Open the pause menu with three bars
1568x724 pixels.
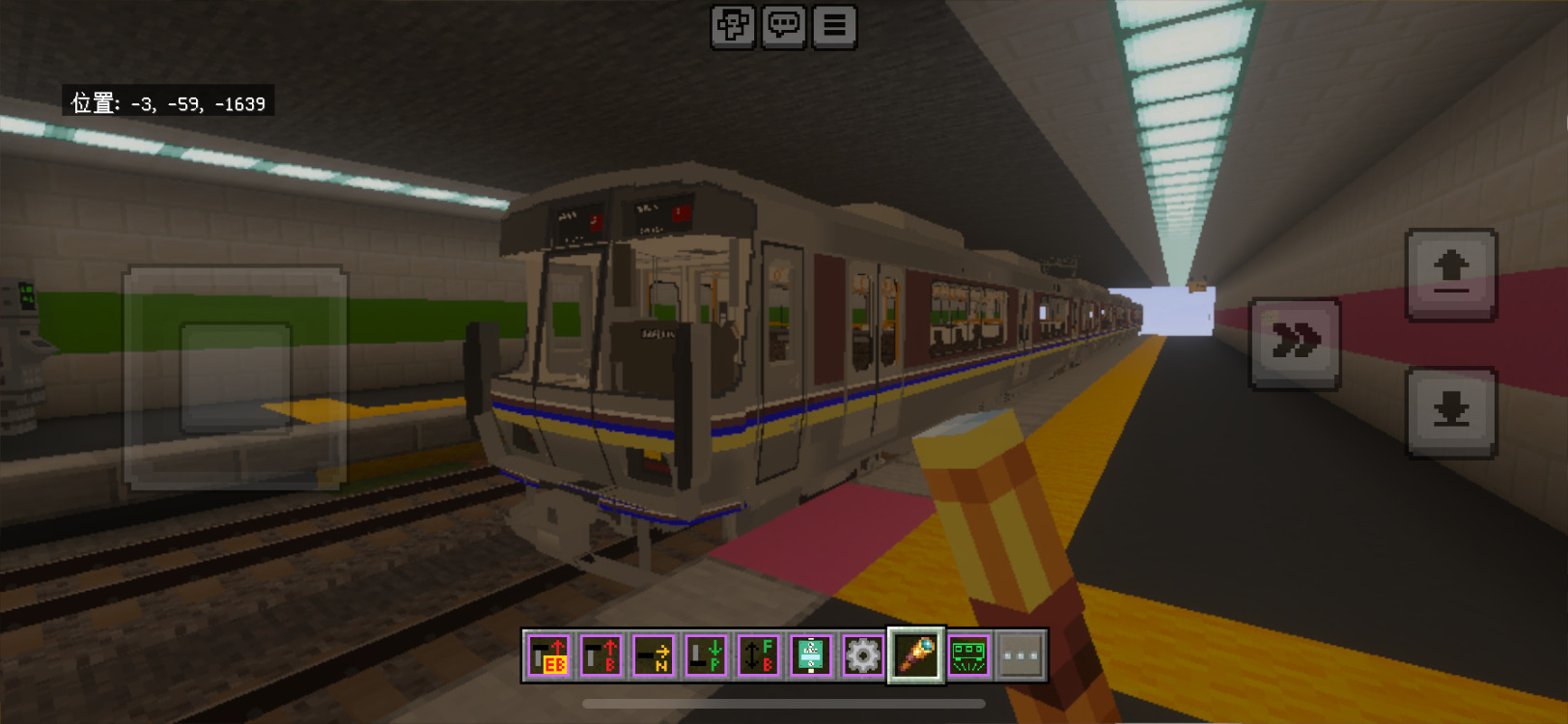point(834,26)
